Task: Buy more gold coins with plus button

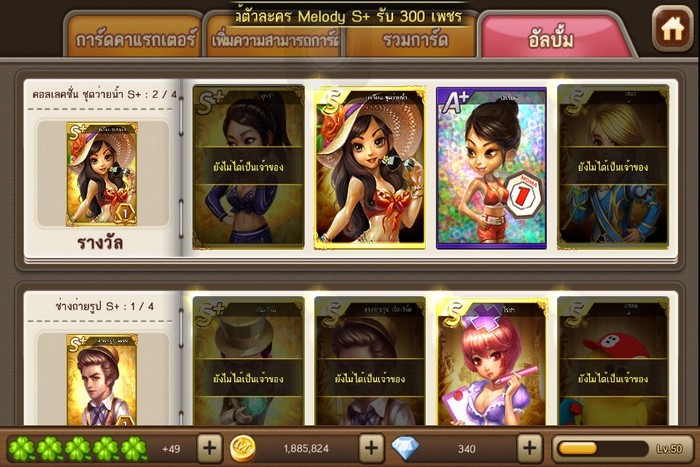Action: click(370, 447)
